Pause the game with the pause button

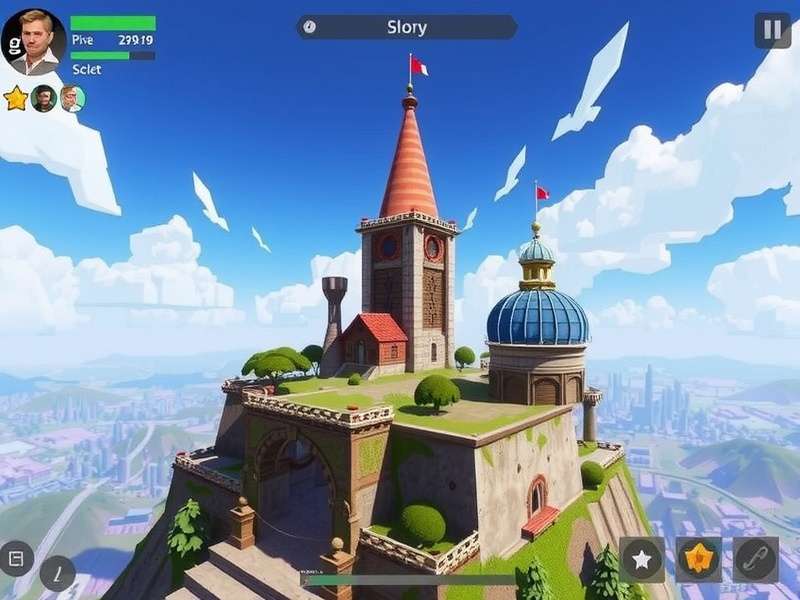[772, 30]
